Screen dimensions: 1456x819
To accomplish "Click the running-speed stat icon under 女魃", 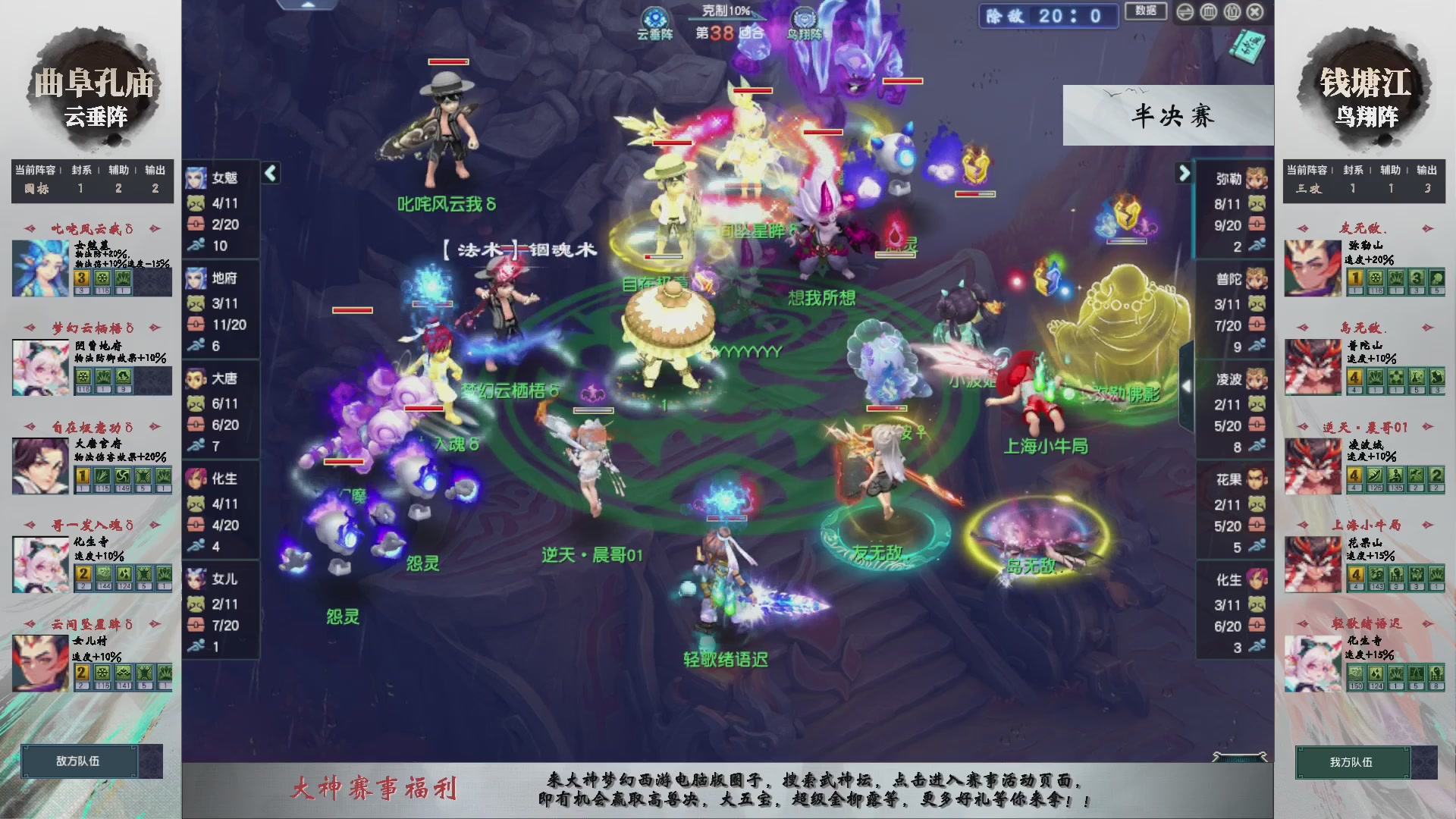I will click(196, 246).
